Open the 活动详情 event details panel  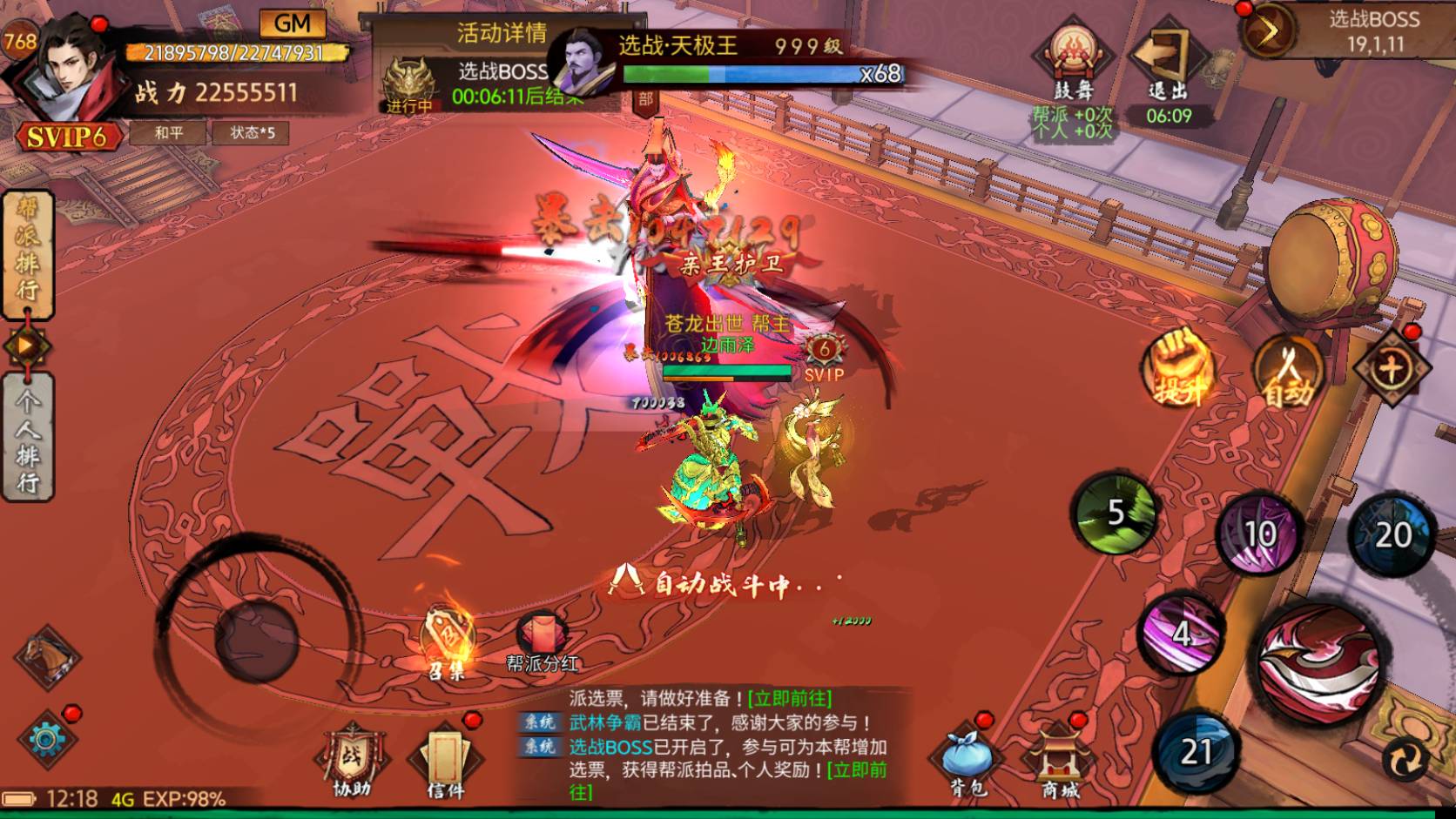point(502,33)
